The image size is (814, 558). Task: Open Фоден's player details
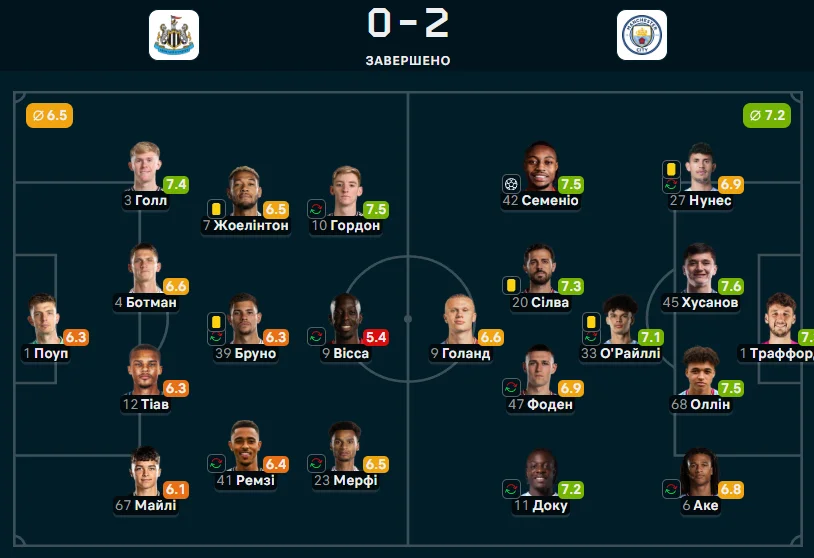pyautogui.click(x=540, y=370)
